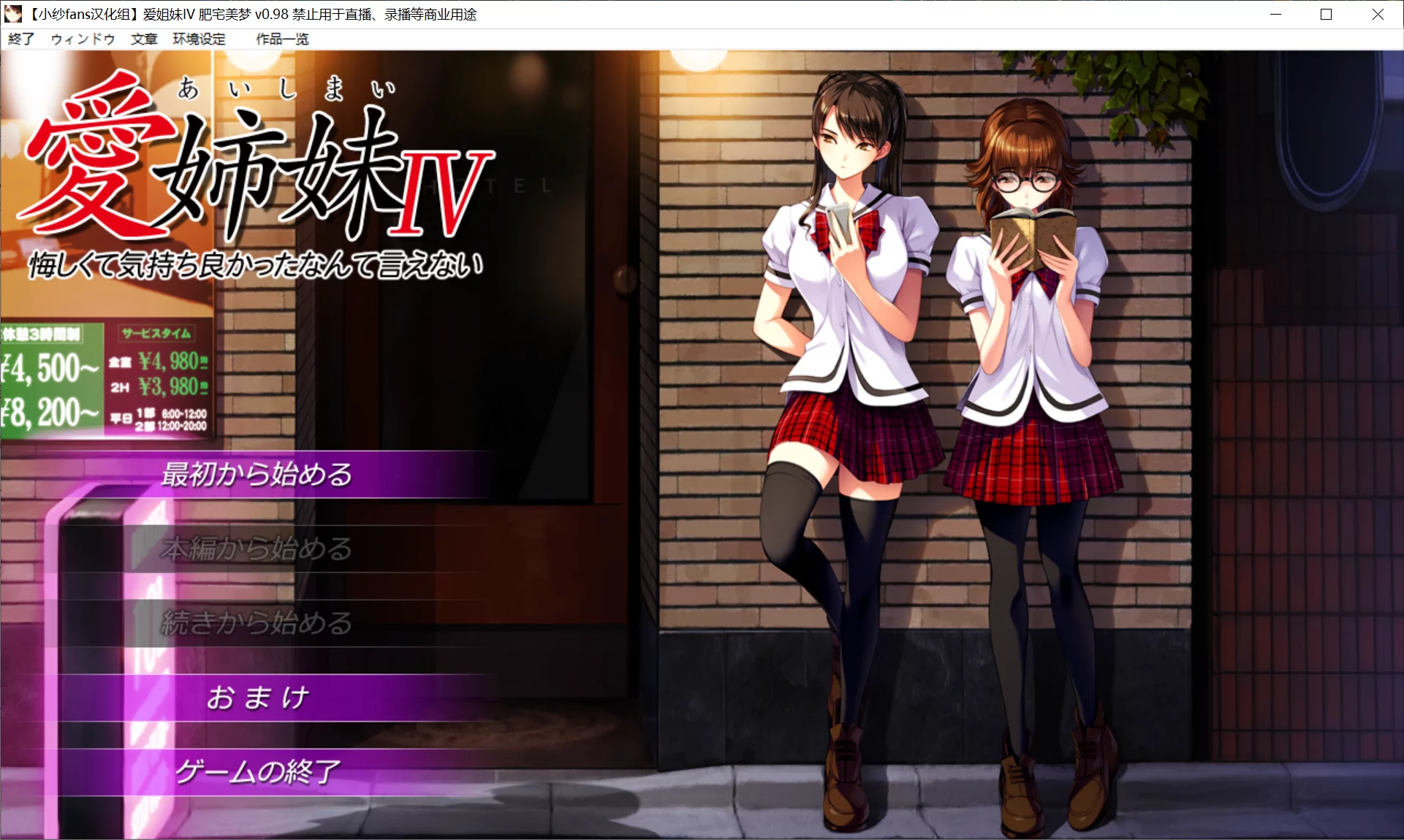The height and width of the screenshot is (840, 1404).
Task: Open the 作品一覧 works list menu
Action: [x=281, y=39]
